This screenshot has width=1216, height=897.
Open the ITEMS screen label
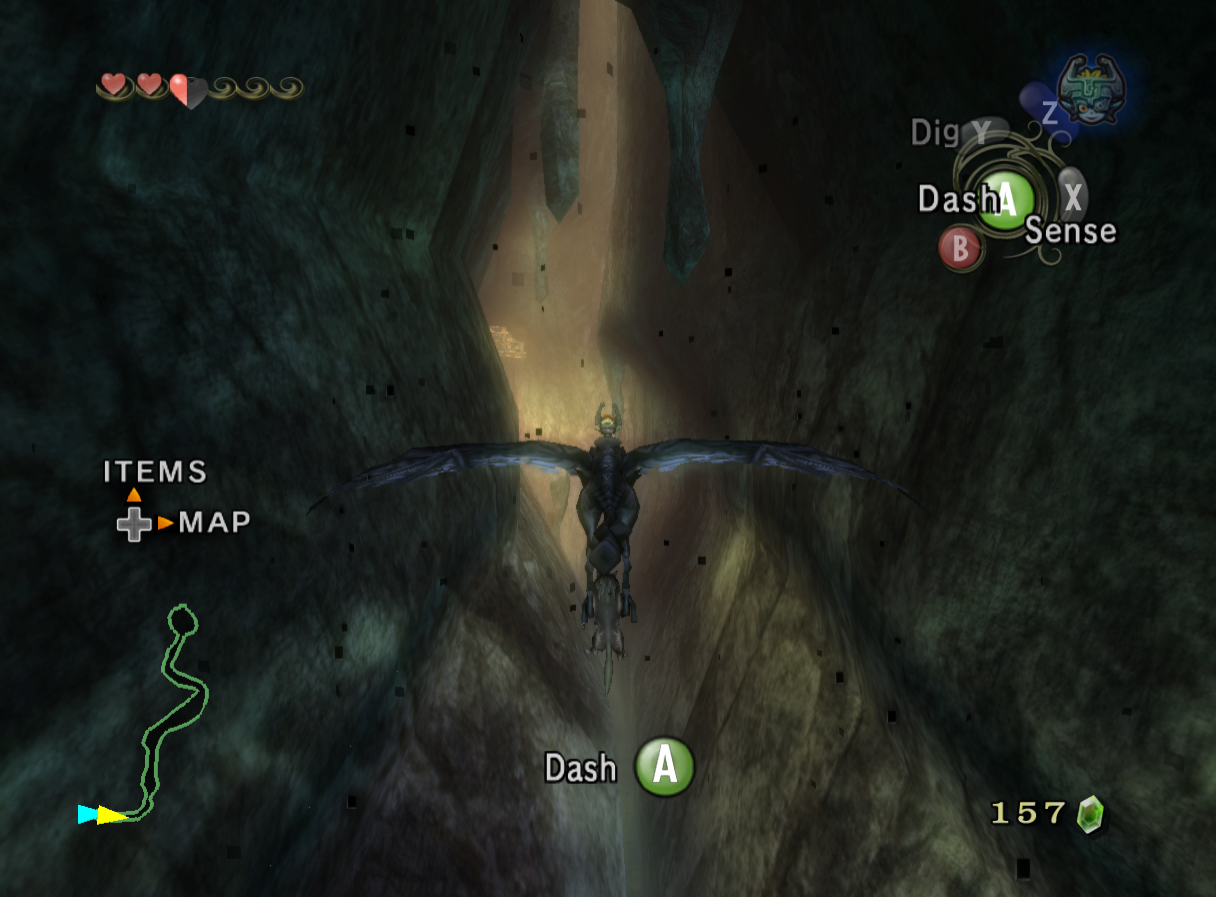point(155,472)
